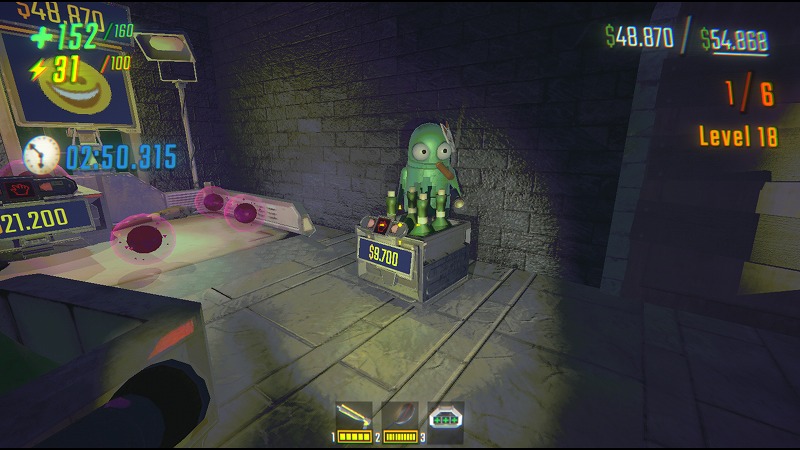This screenshot has height=450, width=800.
Task: Equip the health pack with green crosses
Action: [445, 417]
